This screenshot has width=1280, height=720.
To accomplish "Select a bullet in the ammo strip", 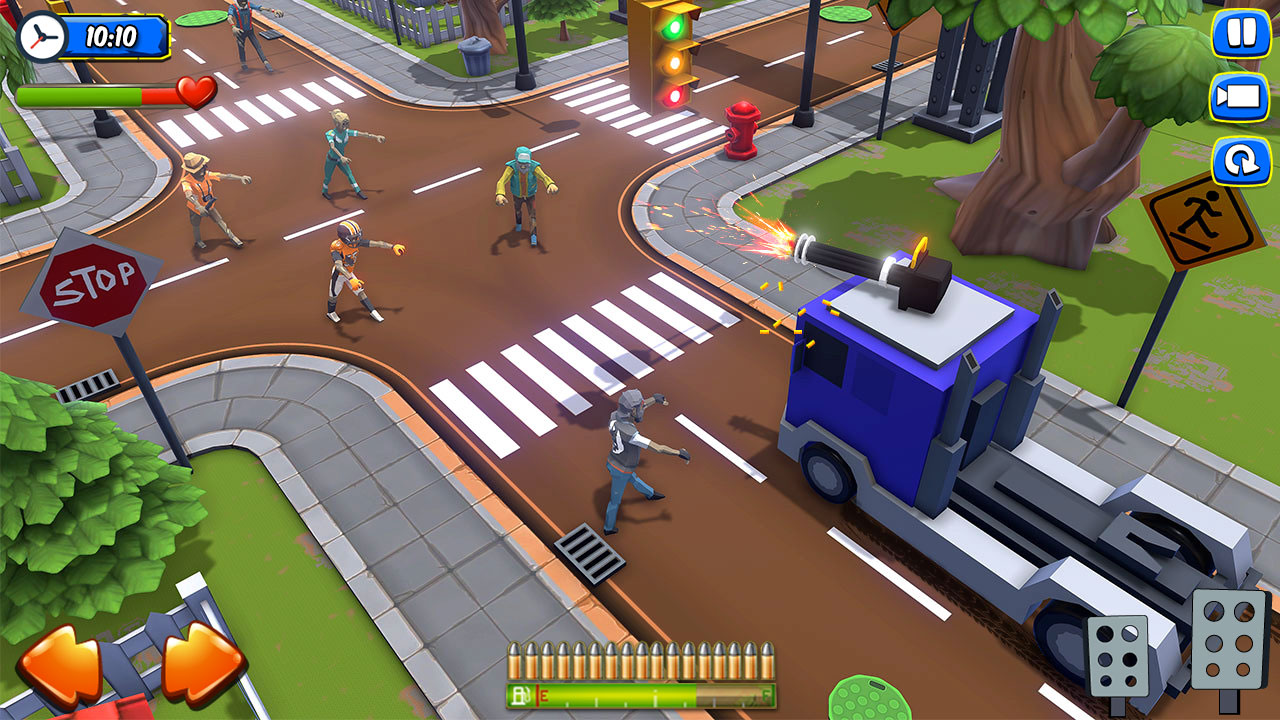I will tap(640, 660).
